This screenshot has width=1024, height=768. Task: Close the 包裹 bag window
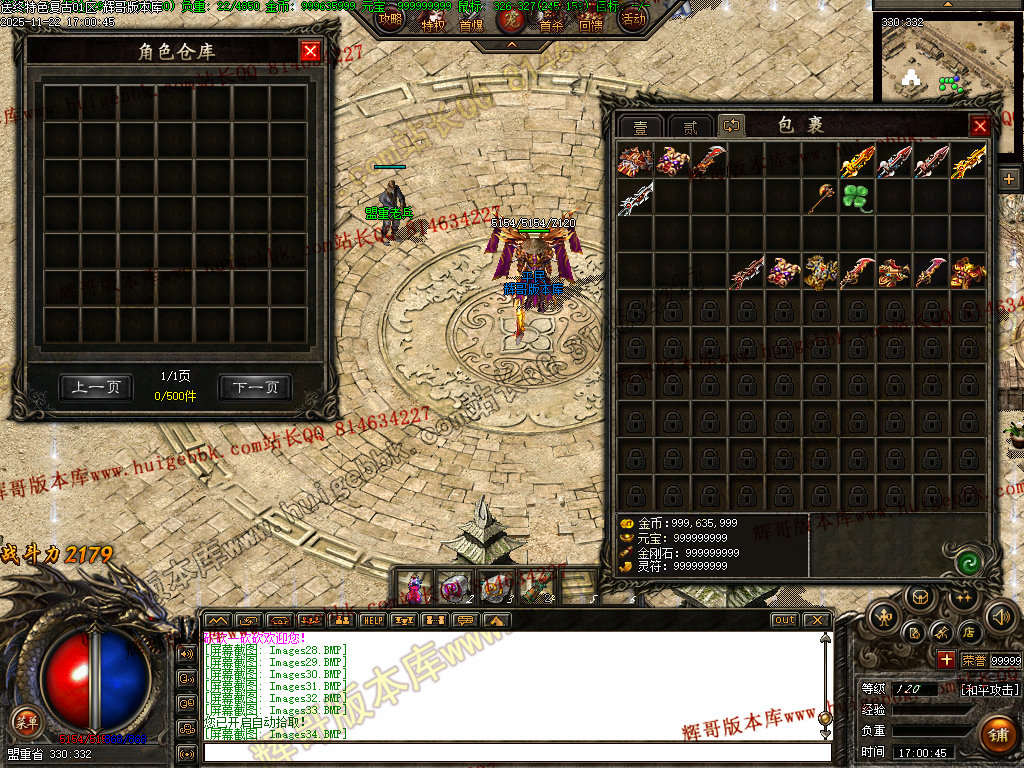pyautogui.click(x=980, y=126)
